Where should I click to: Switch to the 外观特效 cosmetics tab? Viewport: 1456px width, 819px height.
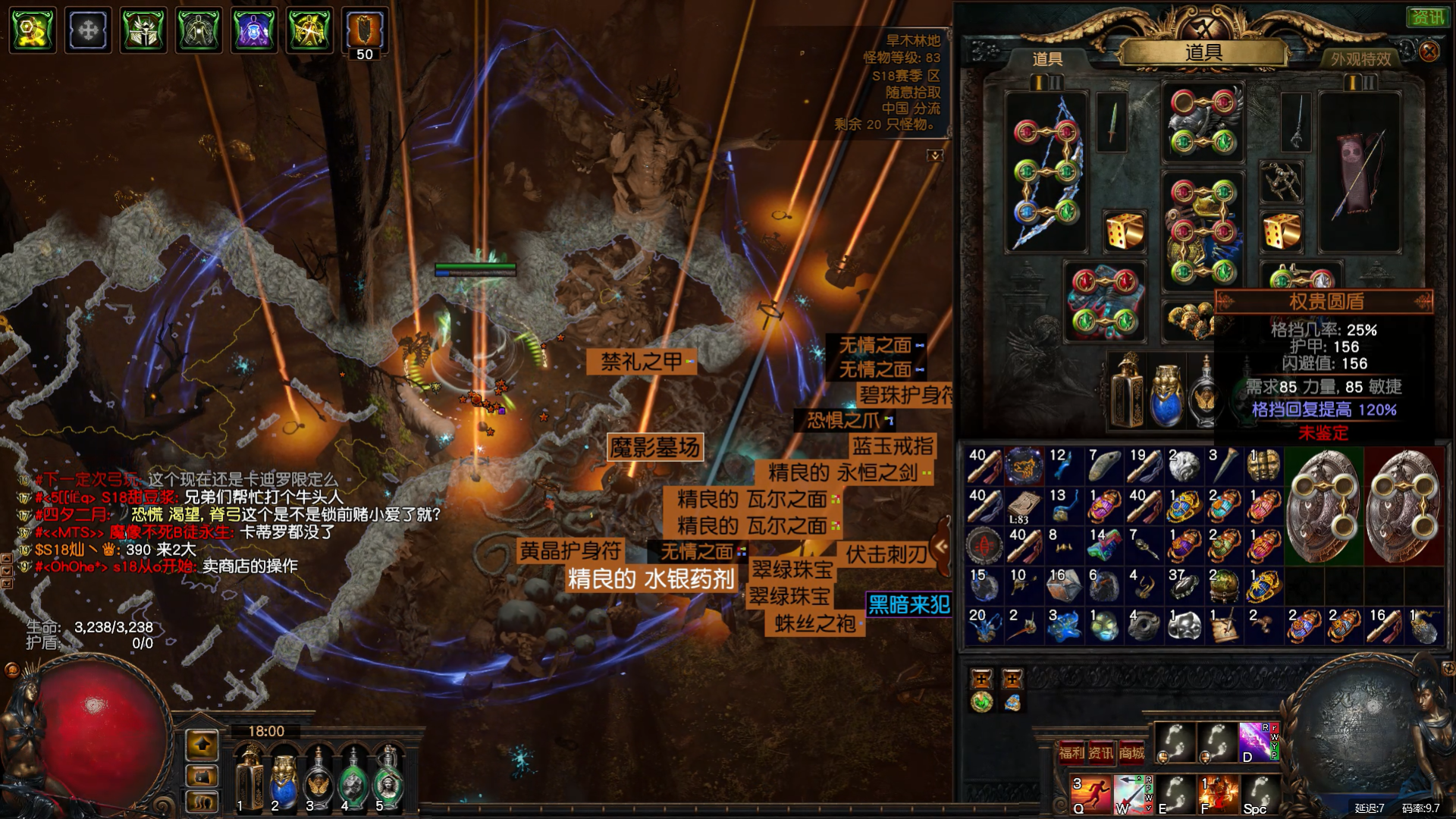pos(1360,58)
